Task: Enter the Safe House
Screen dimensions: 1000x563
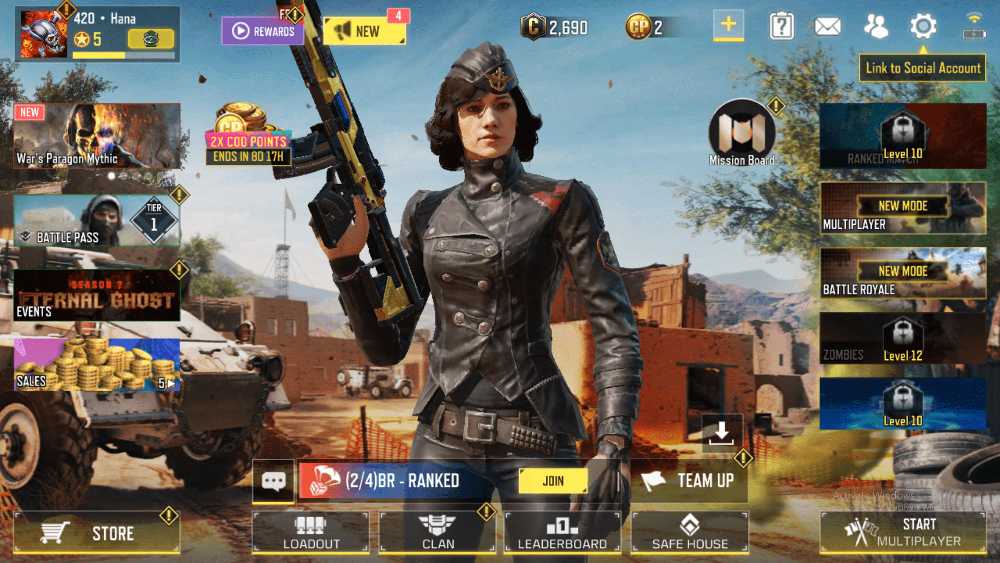Action: [689, 533]
